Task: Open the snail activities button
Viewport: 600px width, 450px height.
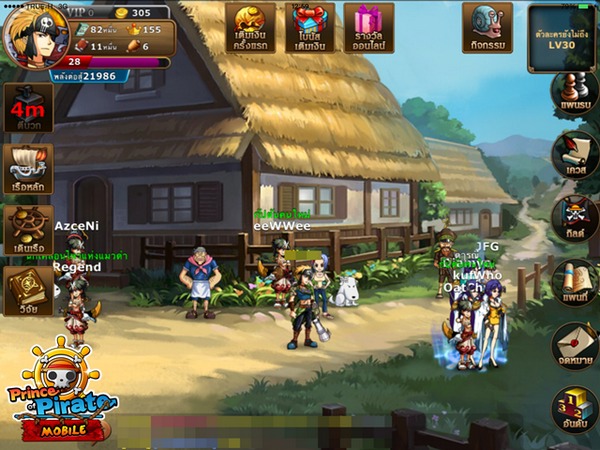Action: pos(487,27)
